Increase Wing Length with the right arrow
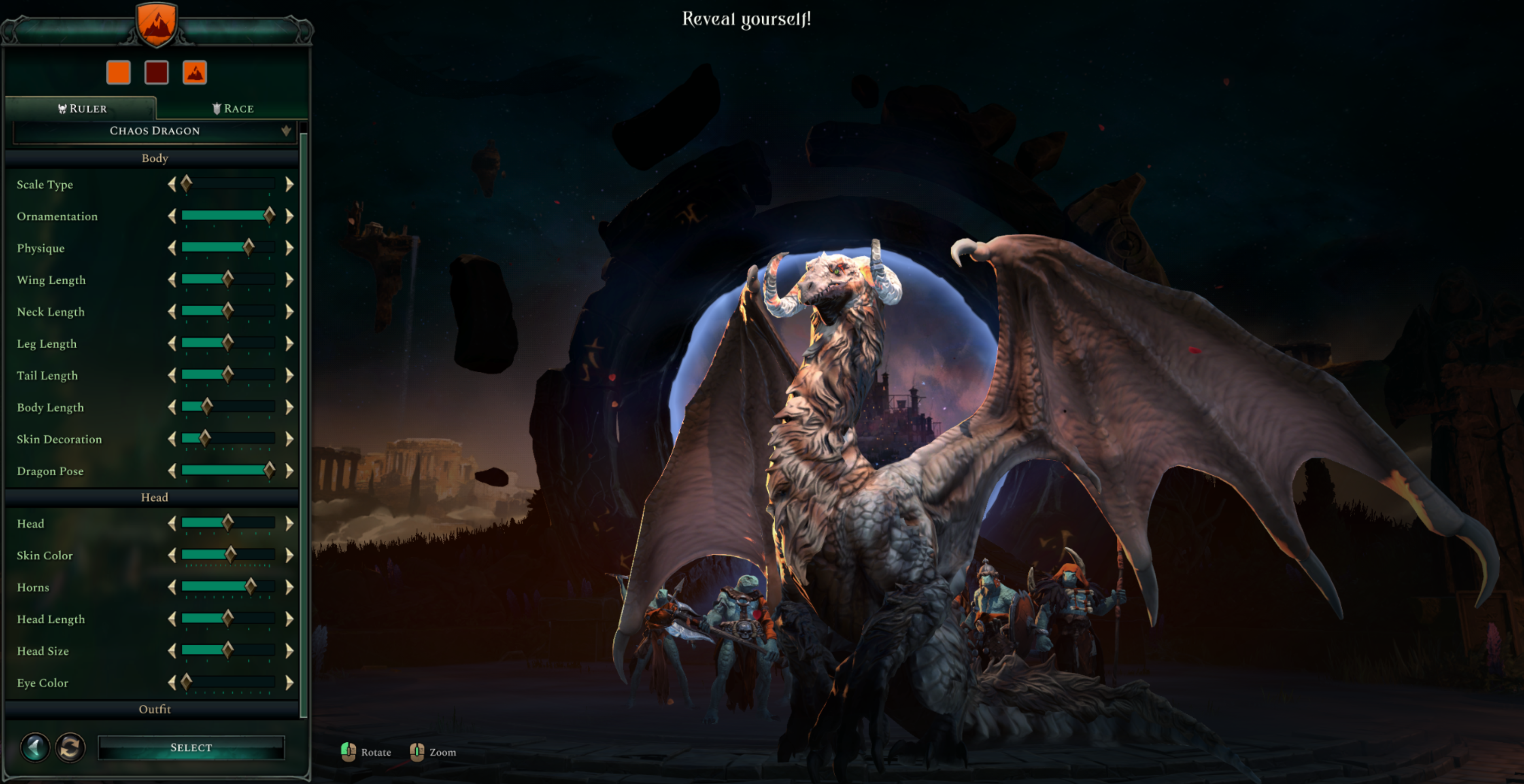1524x784 pixels. pyautogui.click(x=289, y=280)
